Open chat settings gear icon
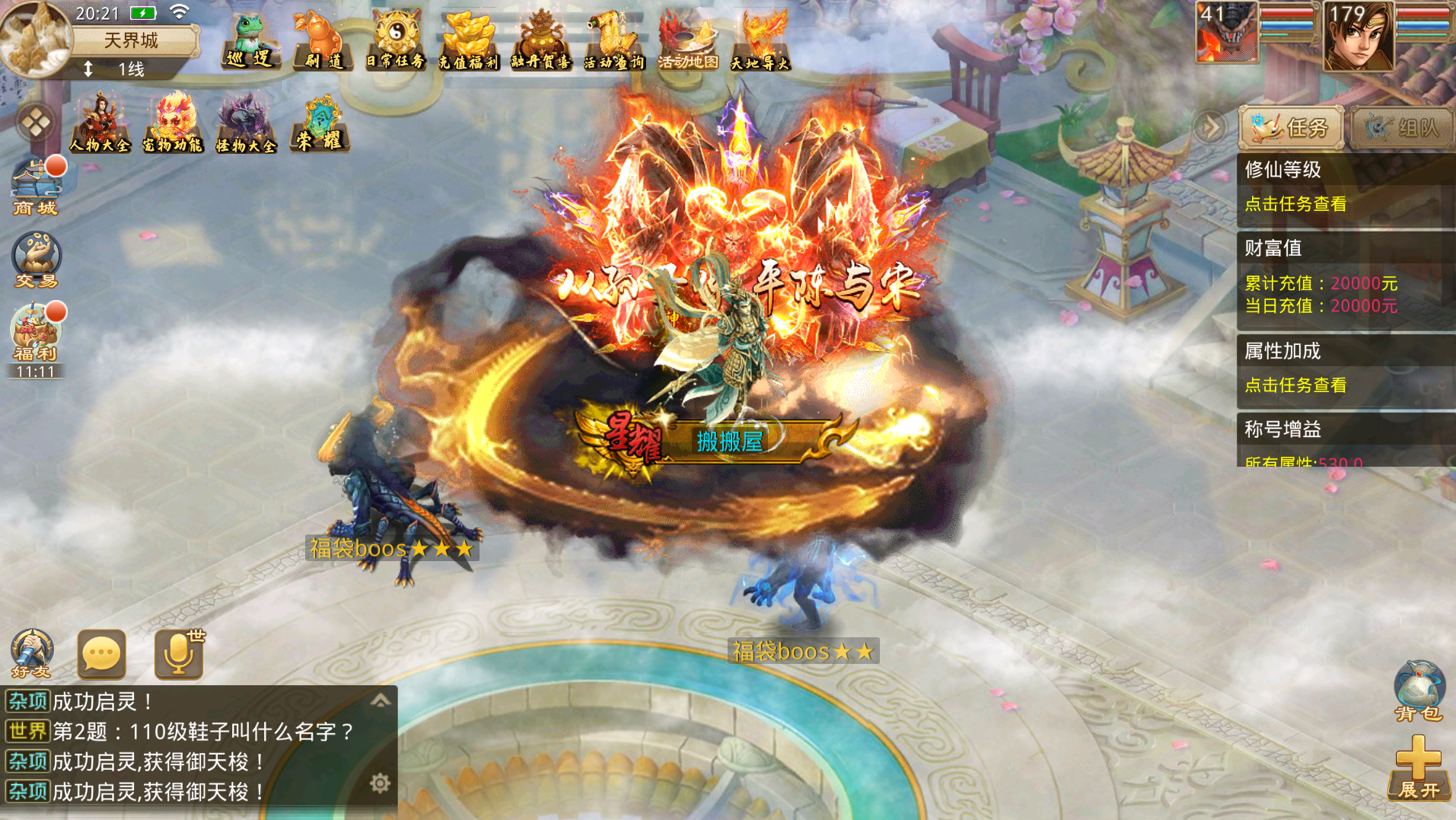 click(x=380, y=783)
